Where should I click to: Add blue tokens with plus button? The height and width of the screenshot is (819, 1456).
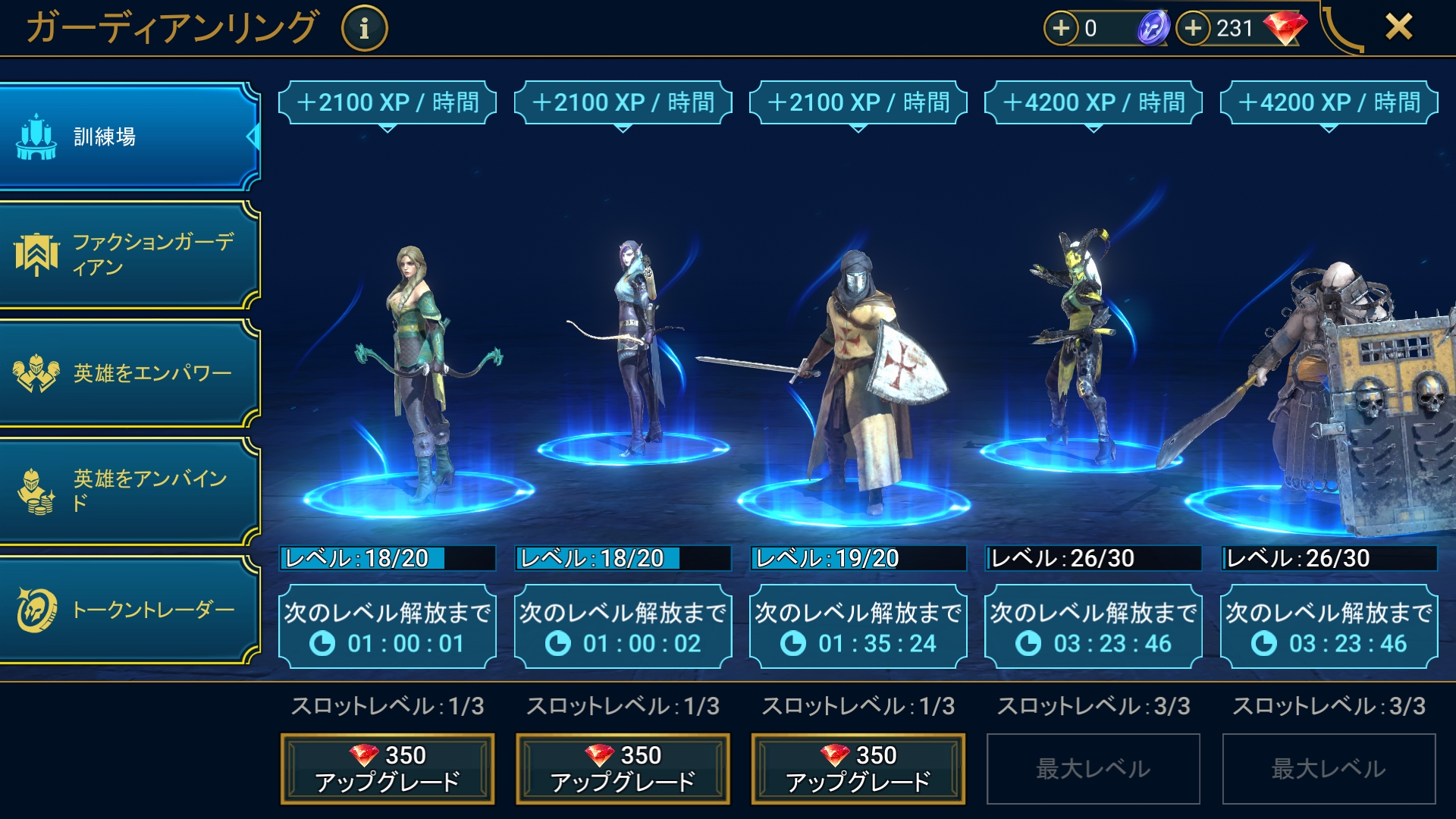(x=1061, y=28)
